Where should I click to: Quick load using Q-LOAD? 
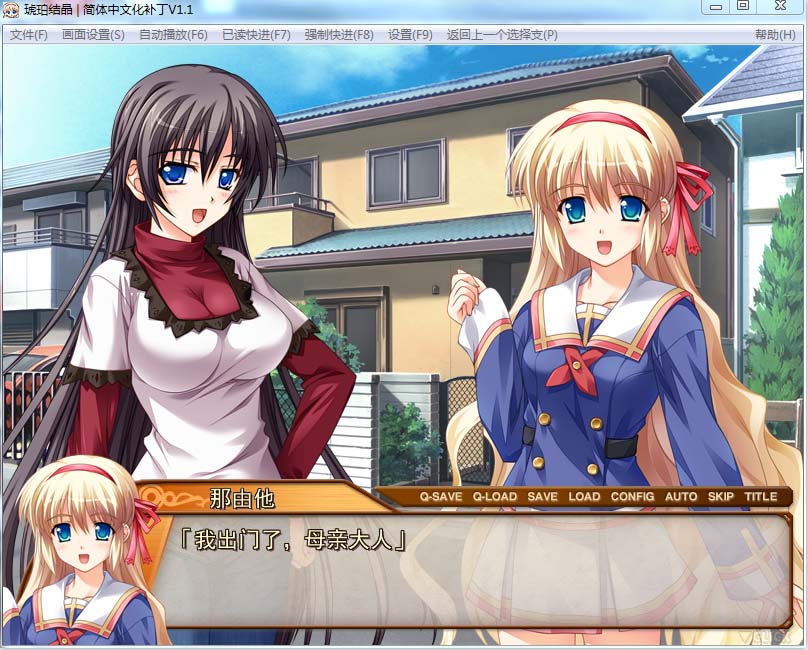pyautogui.click(x=495, y=497)
